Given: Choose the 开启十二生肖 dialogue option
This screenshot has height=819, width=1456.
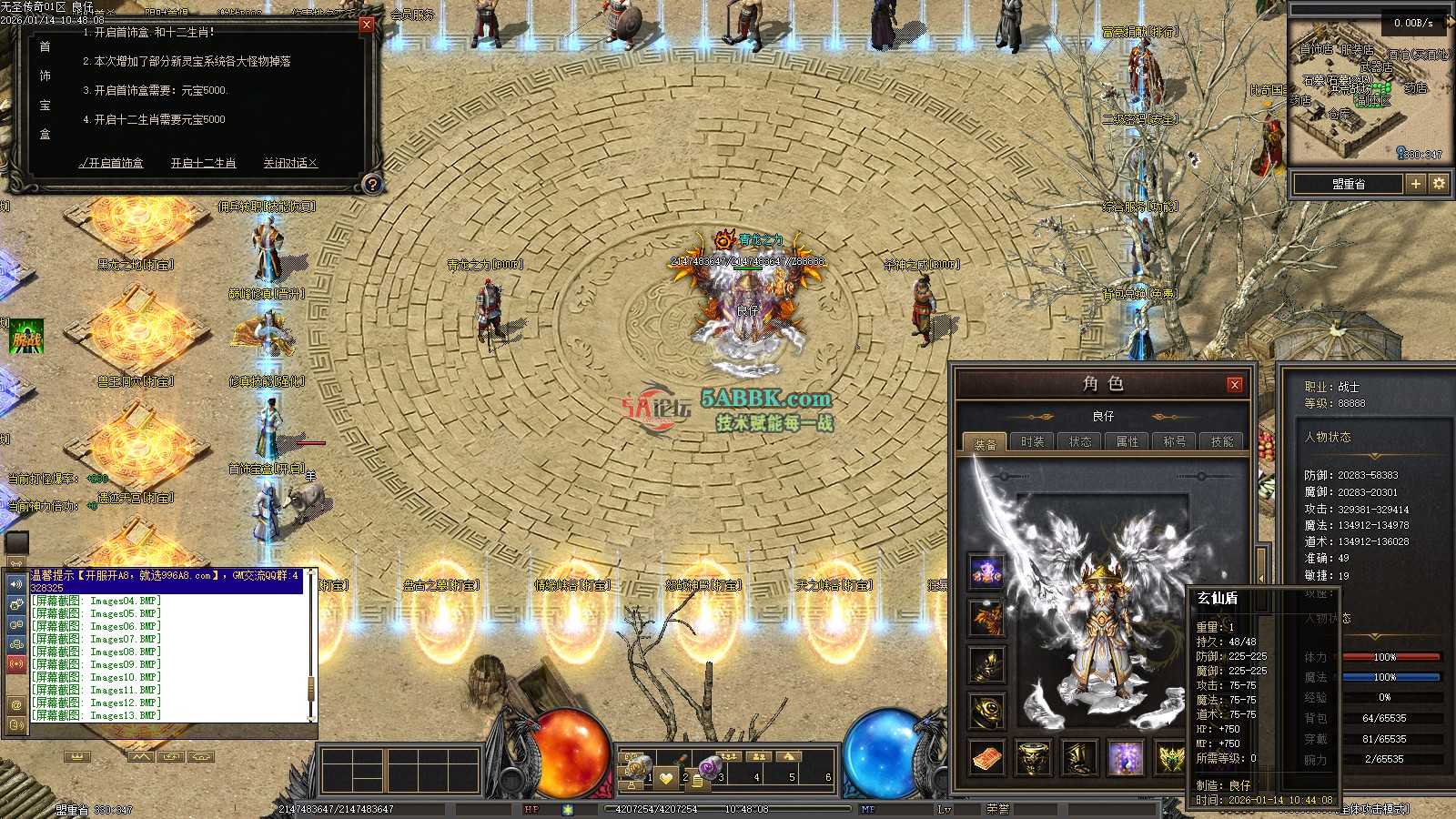Looking at the screenshot, I should pyautogui.click(x=203, y=163).
